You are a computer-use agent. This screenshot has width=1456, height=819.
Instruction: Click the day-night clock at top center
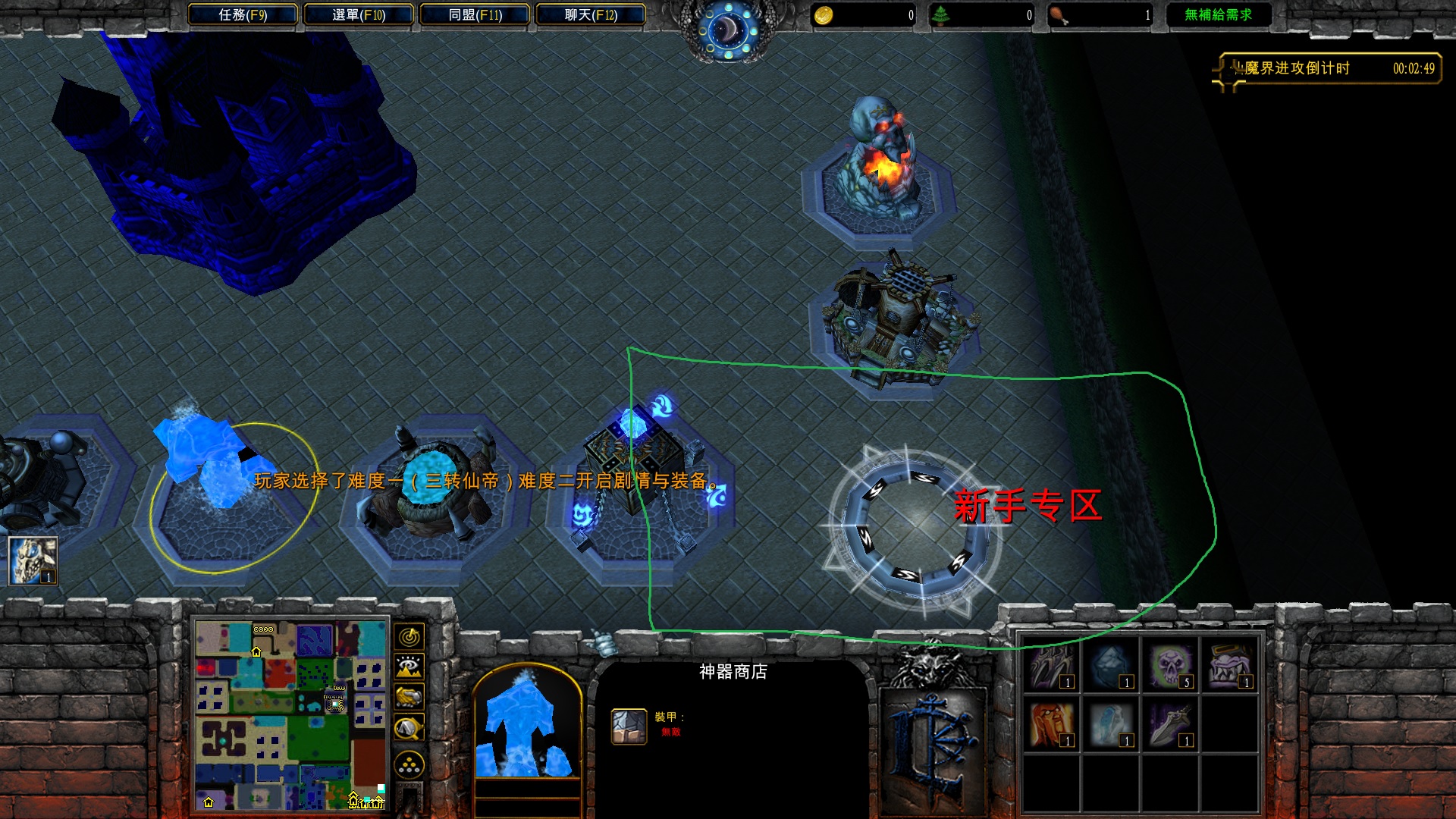click(x=728, y=29)
